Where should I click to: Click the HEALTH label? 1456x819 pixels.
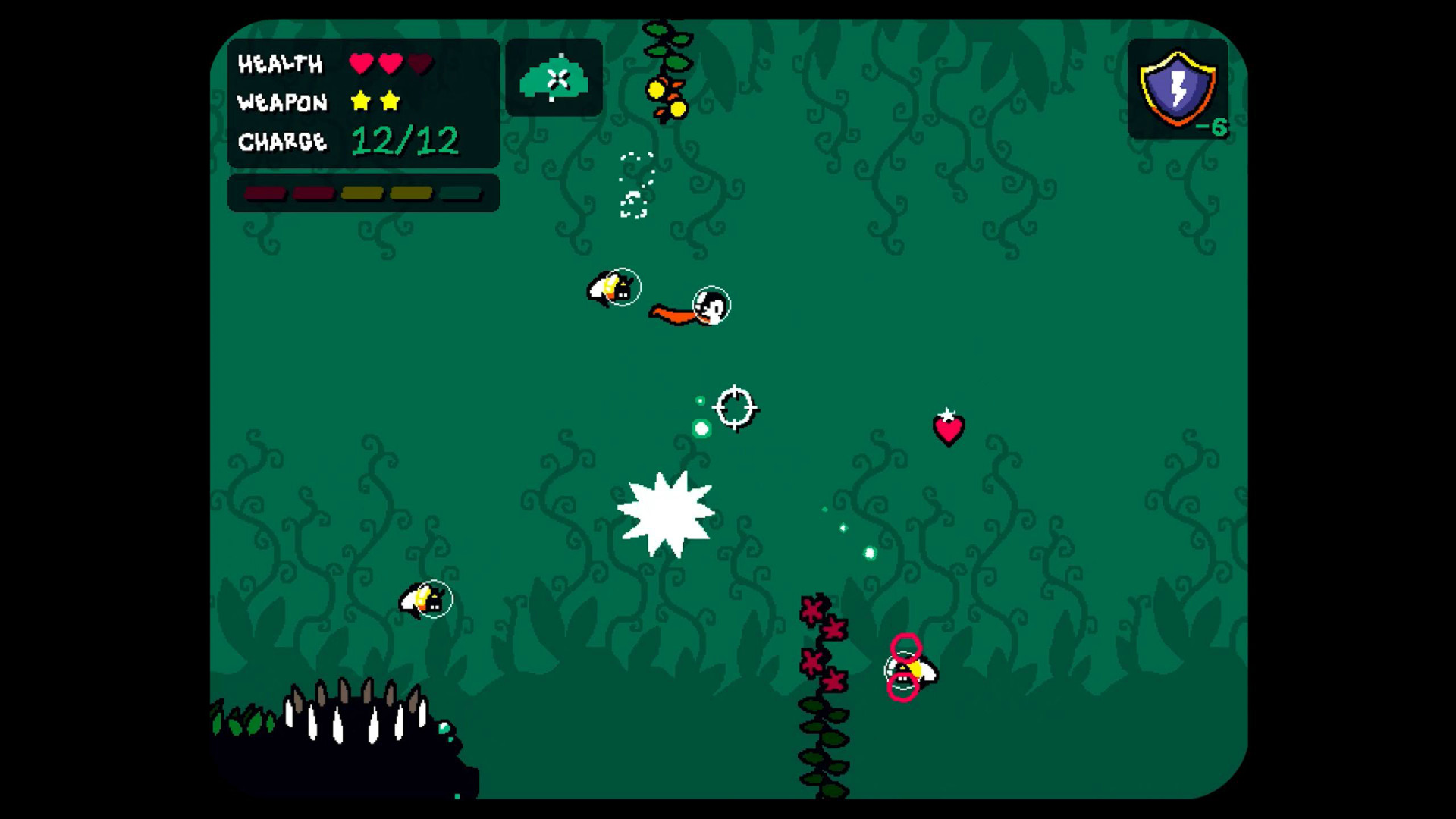point(282,64)
